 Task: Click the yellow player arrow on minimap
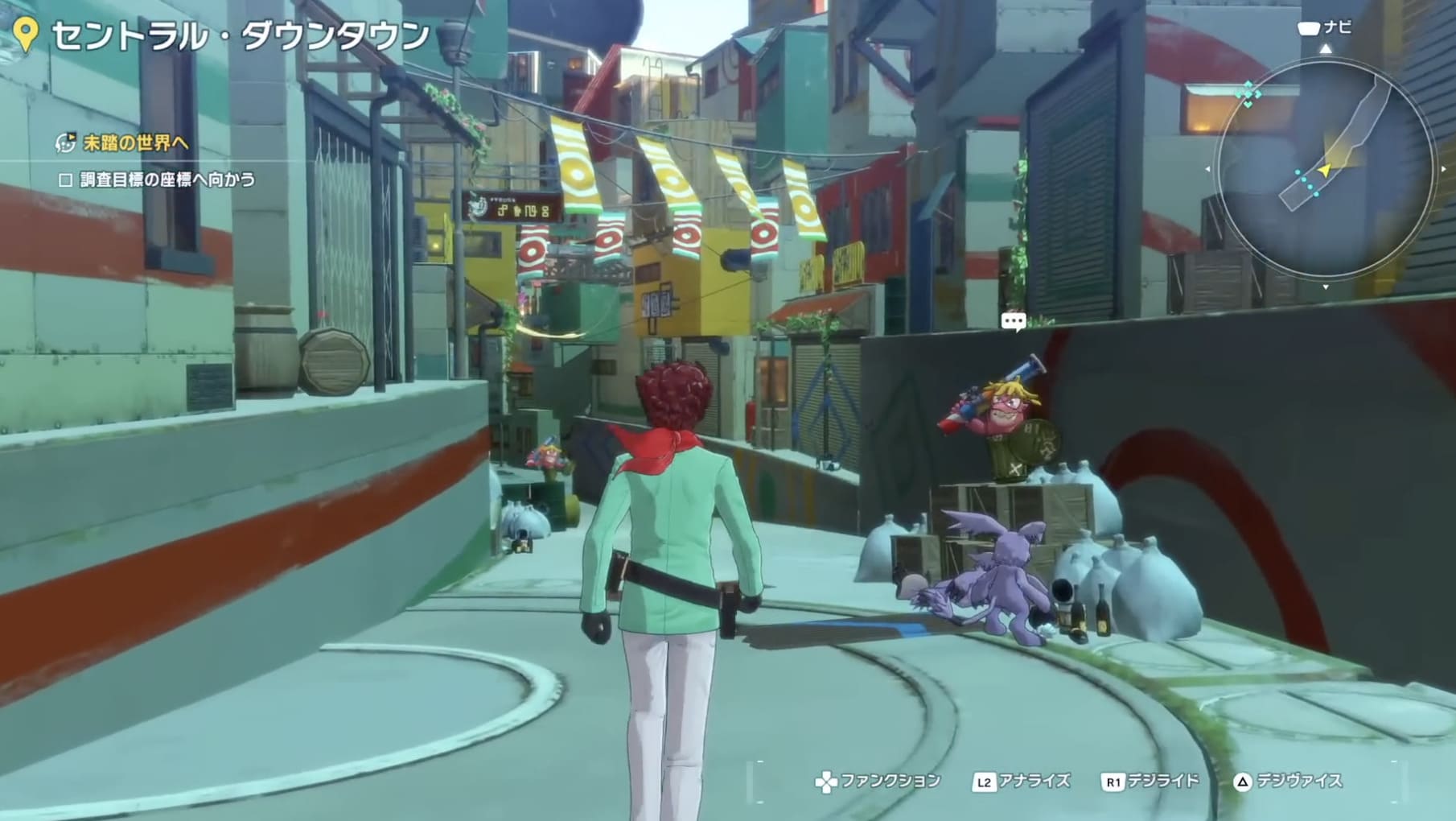[x=1324, y=170]
